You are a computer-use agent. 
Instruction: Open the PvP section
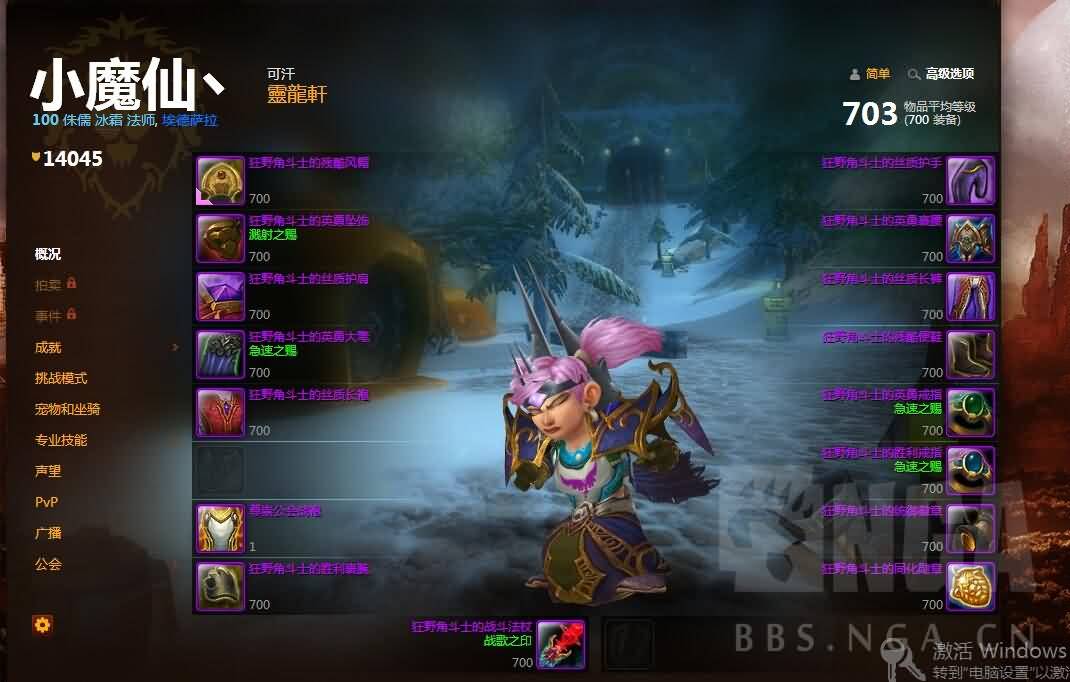[x=46, y=502]
